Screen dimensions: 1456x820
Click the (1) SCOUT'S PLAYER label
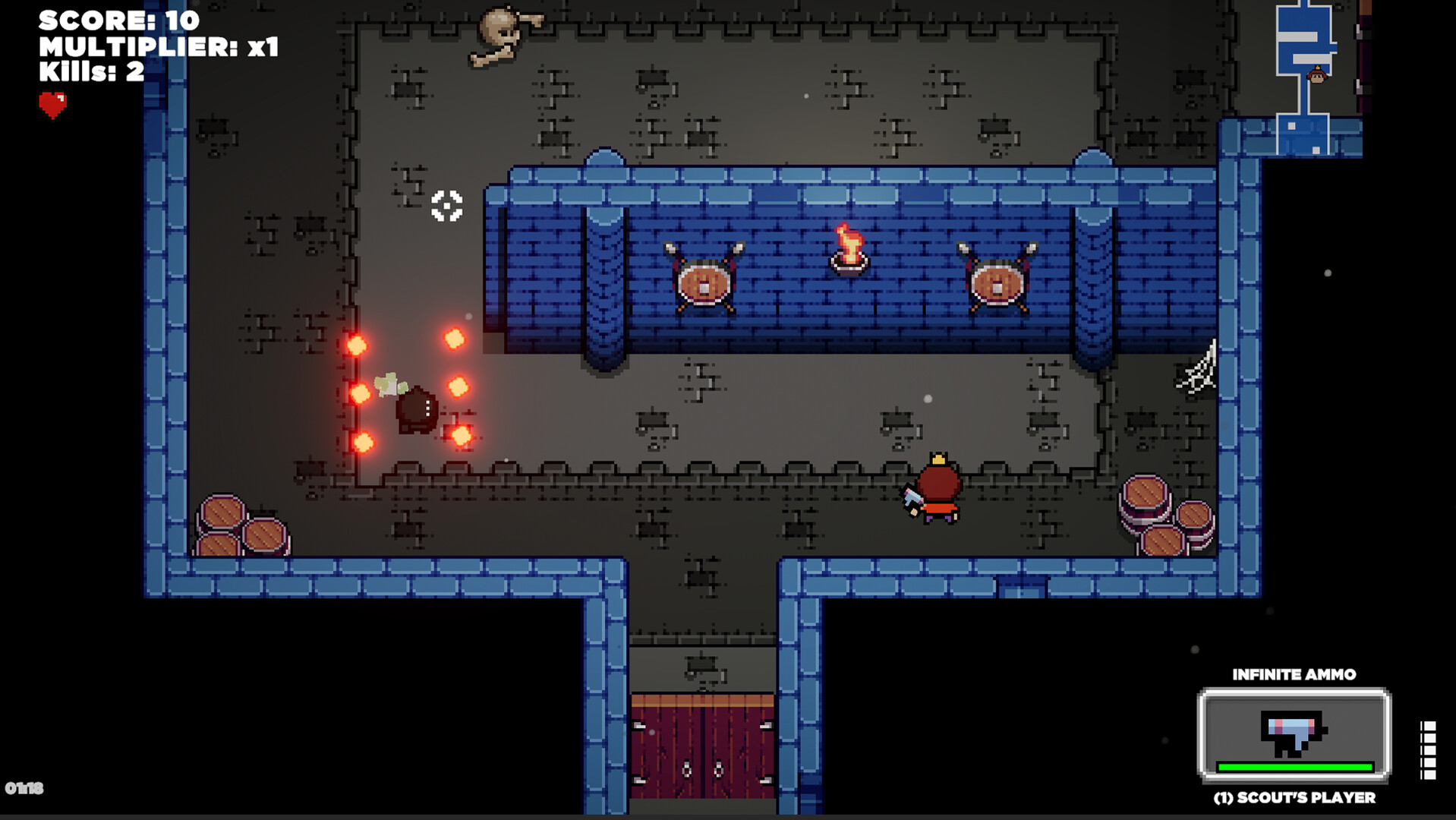pyautogui.click(x=1295, y=798)
